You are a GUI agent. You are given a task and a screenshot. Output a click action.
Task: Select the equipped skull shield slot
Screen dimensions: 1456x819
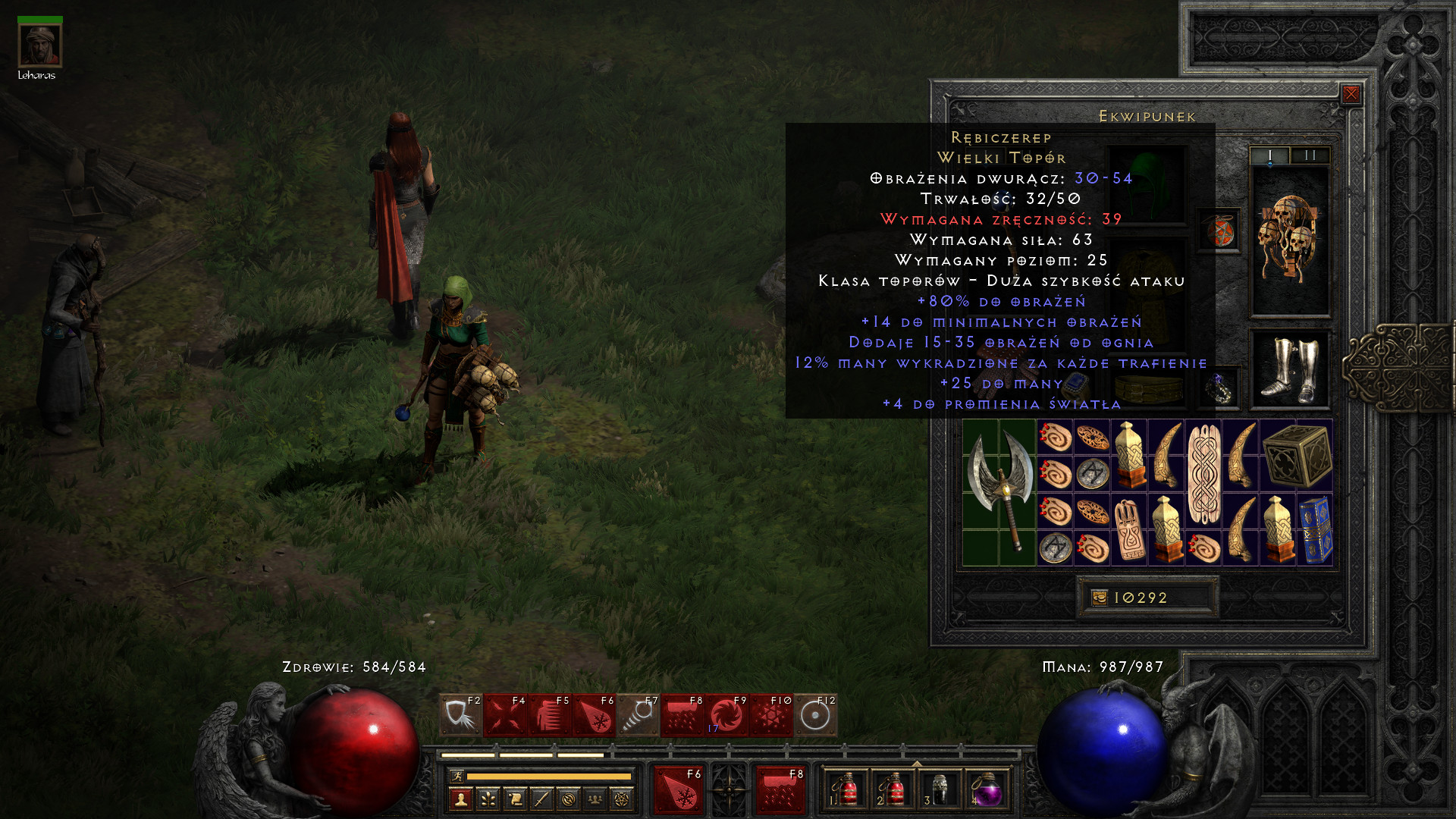click(1289, 240)
